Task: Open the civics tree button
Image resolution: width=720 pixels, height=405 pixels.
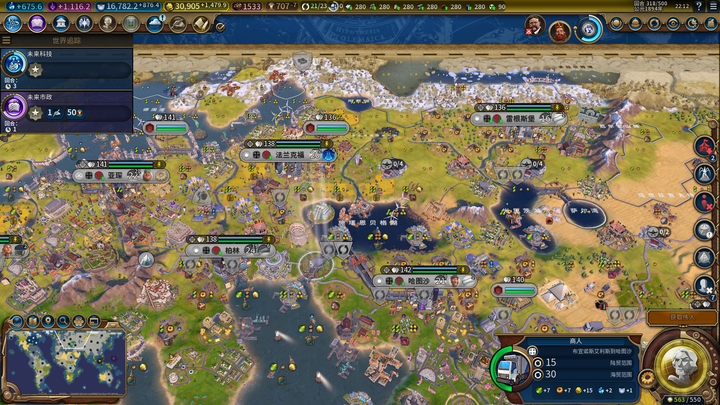Action: (x=36, y=24)
